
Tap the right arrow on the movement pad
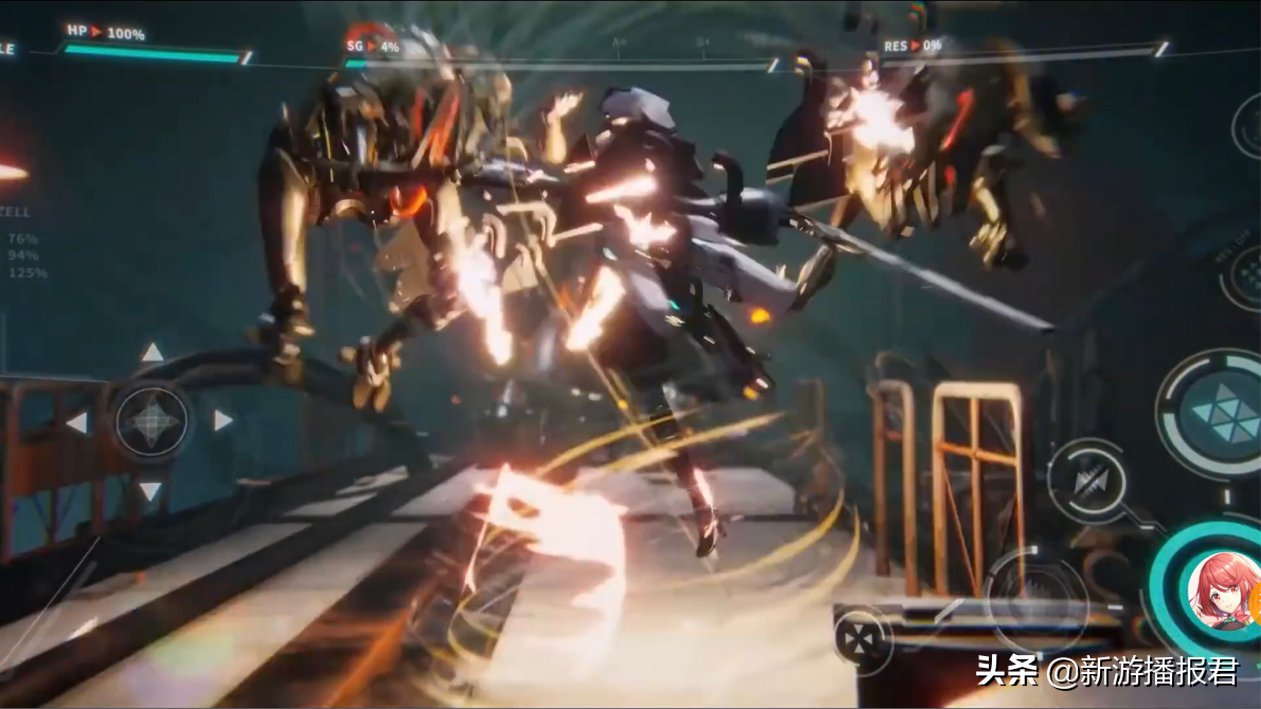point(223,421)
